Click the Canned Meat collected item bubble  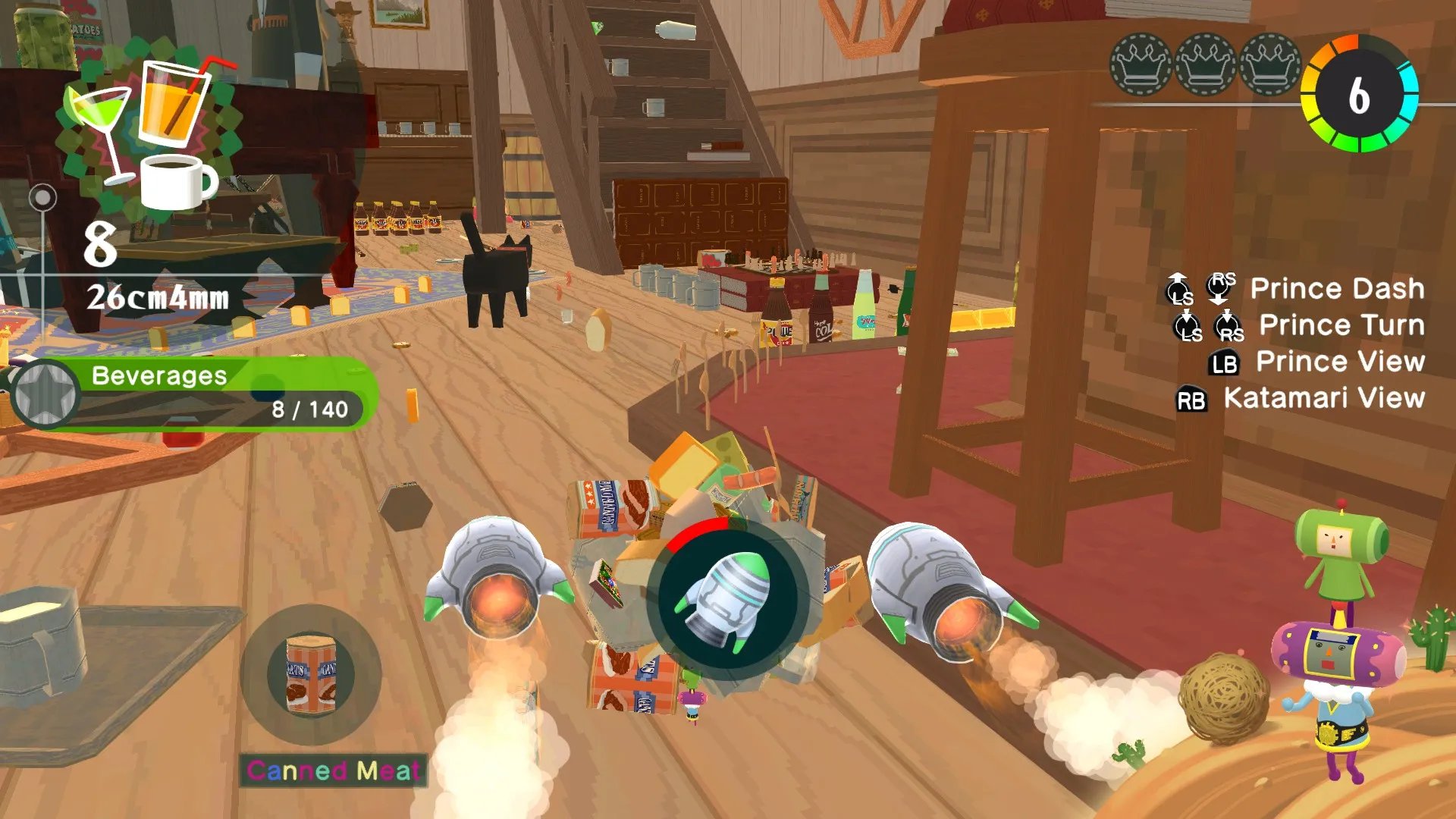click(311, 674)
